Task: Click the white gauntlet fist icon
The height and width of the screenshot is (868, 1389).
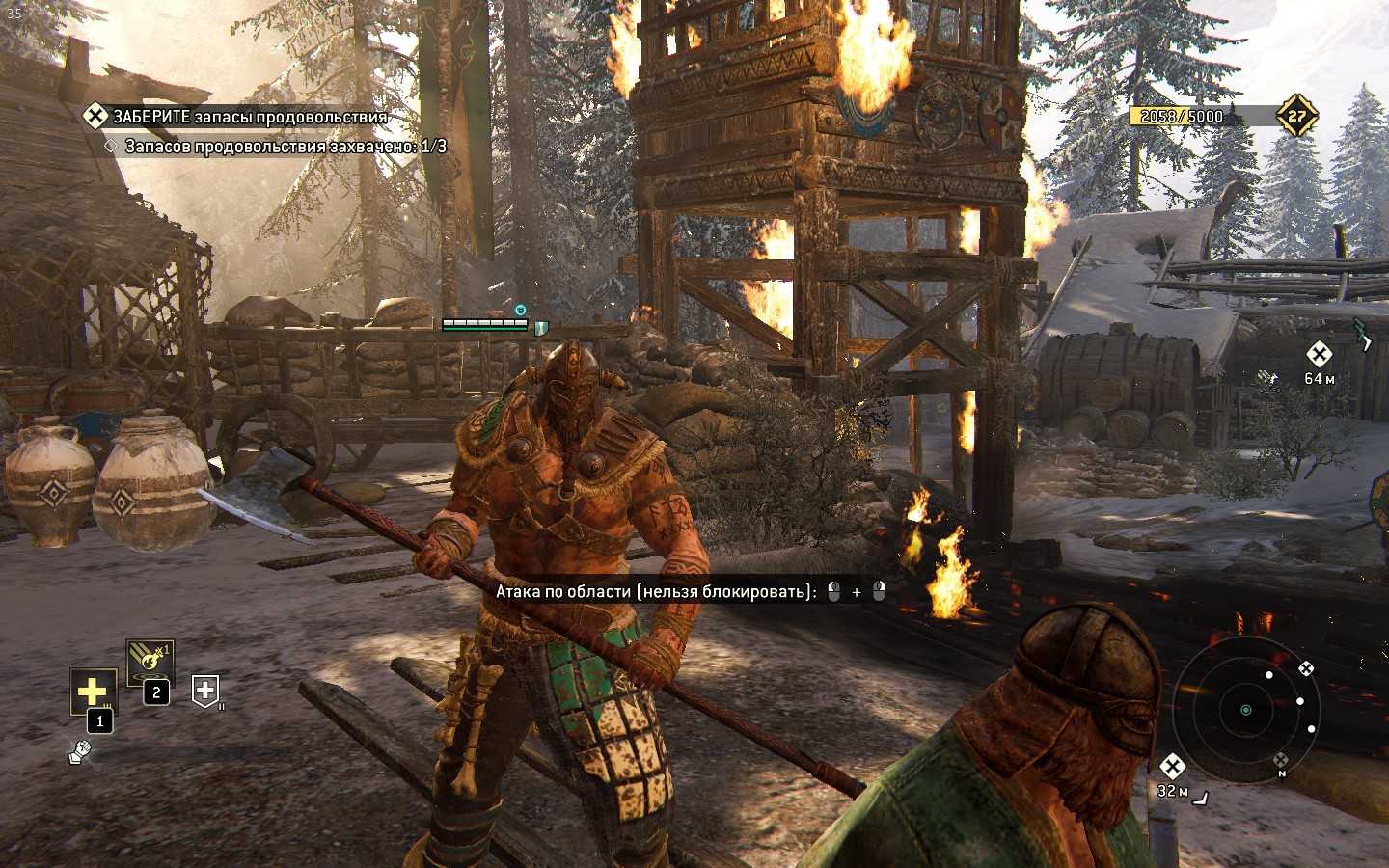Action: coord(80,752)
